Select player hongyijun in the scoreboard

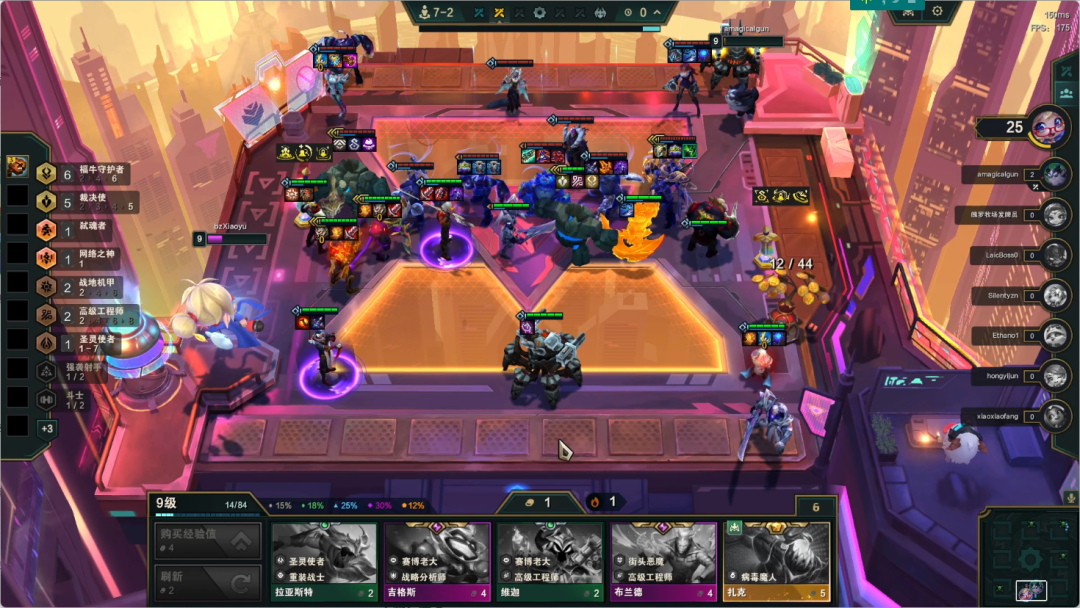(1055, 376)
